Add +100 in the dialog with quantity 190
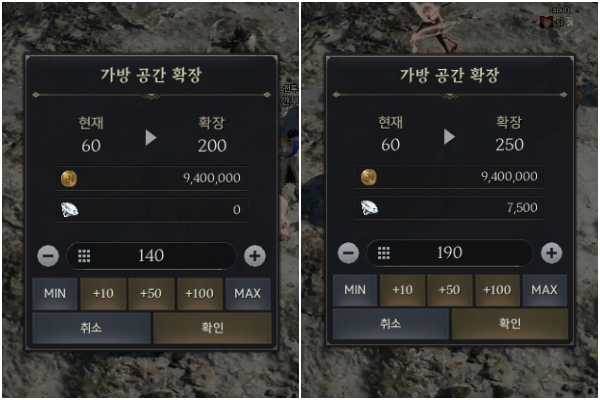 point(497,290)
